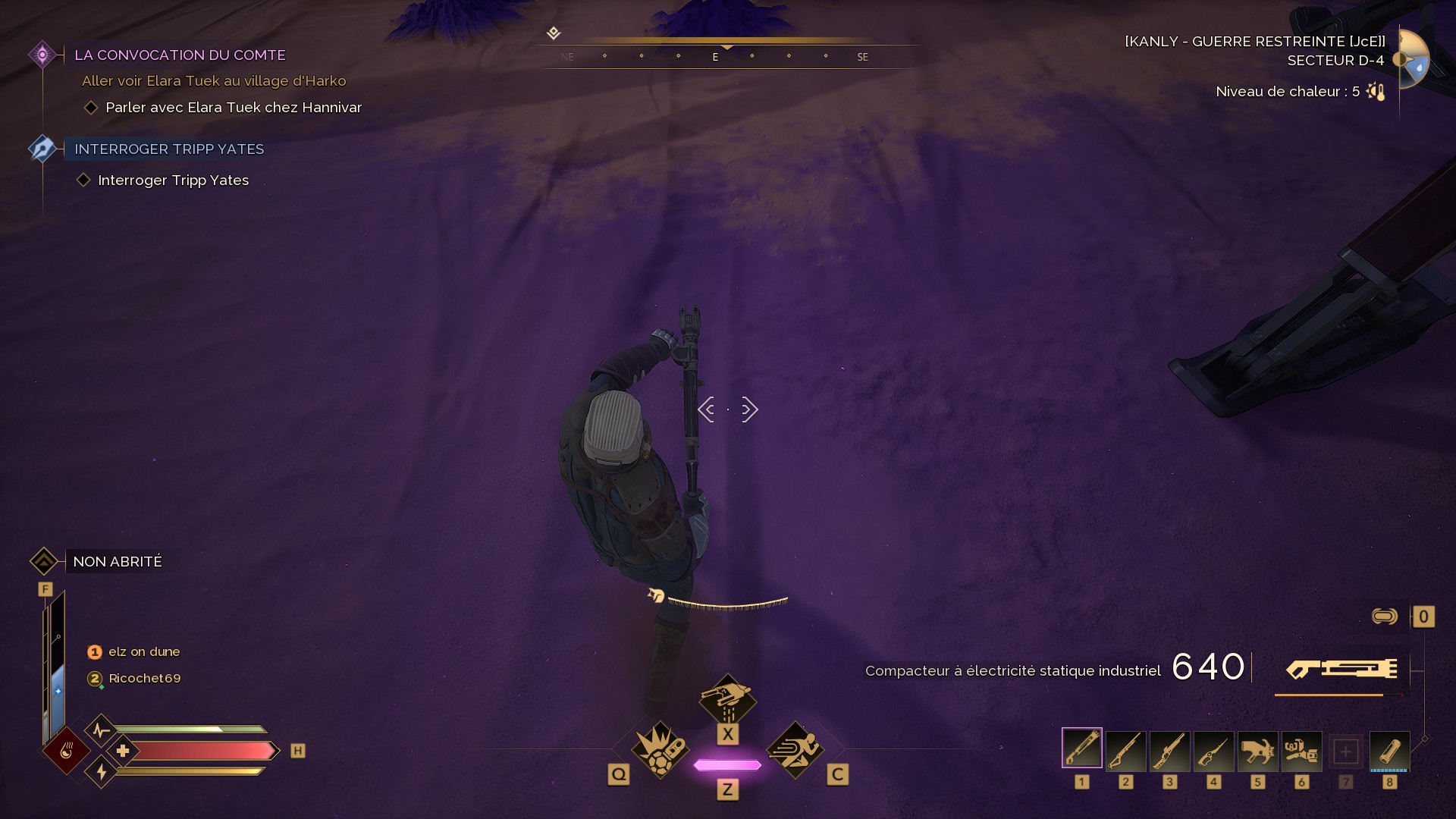Image resolution: width=1456 pixels, height=819 pixels.
Task: Click party member elz on dune
Action: pos(144,652)
